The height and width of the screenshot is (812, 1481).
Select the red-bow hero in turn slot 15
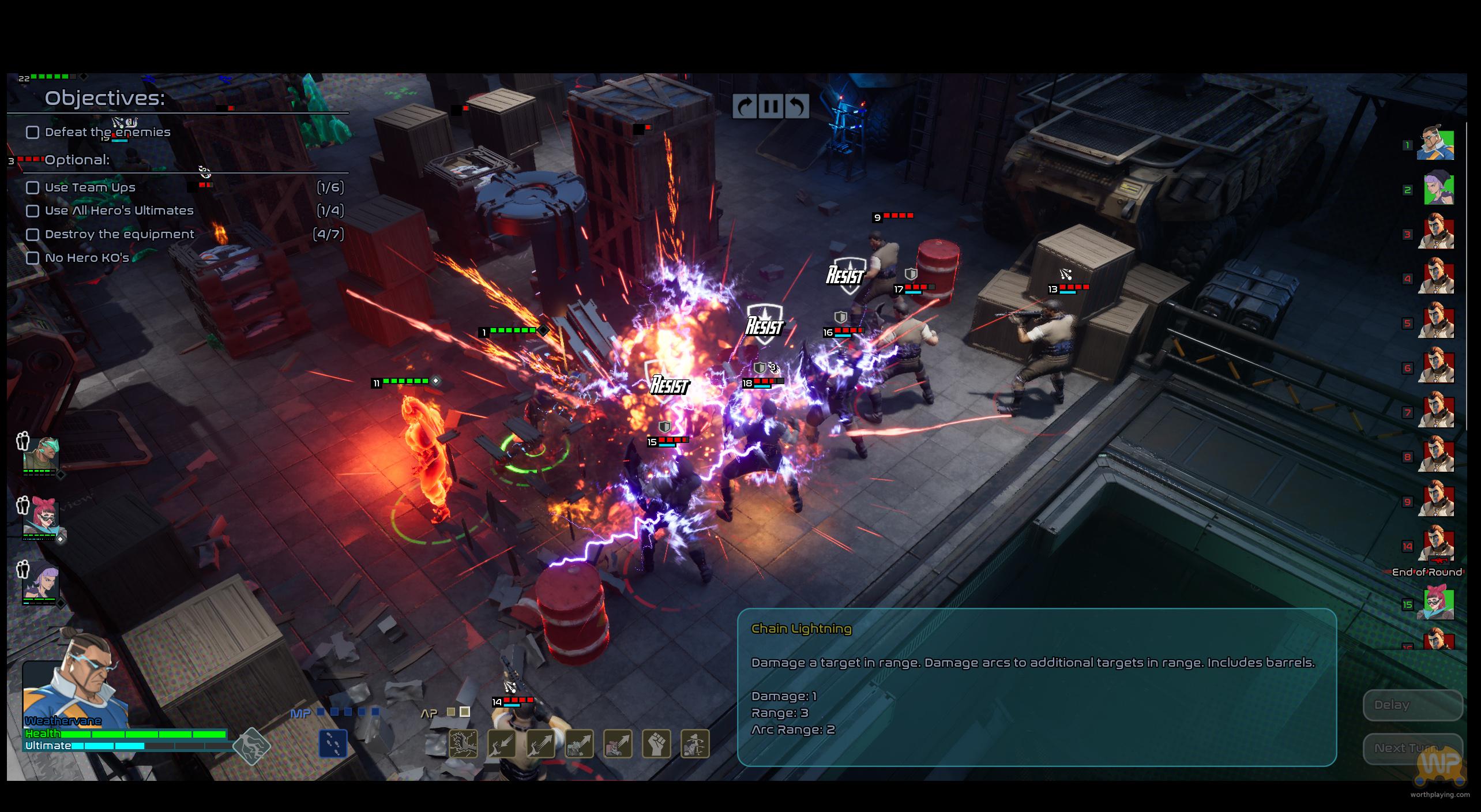[1438, 603]
